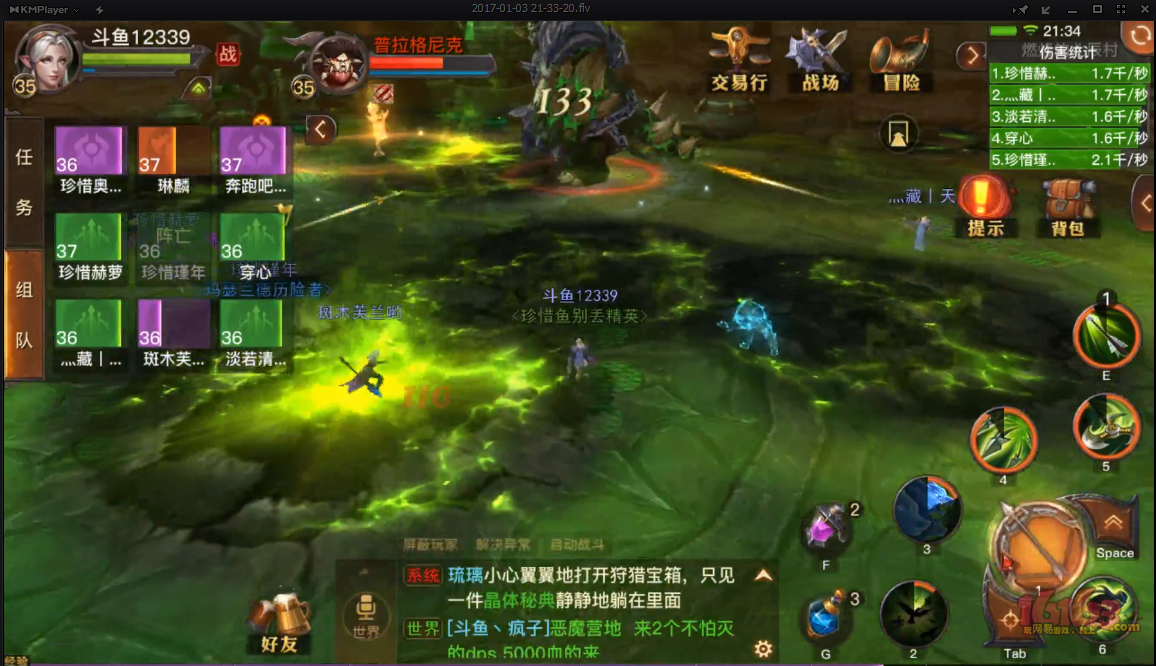The height and width of the screenshot is (666, 1156).
Task: Click the 提示 alert icon
Action: coord(986,205)
